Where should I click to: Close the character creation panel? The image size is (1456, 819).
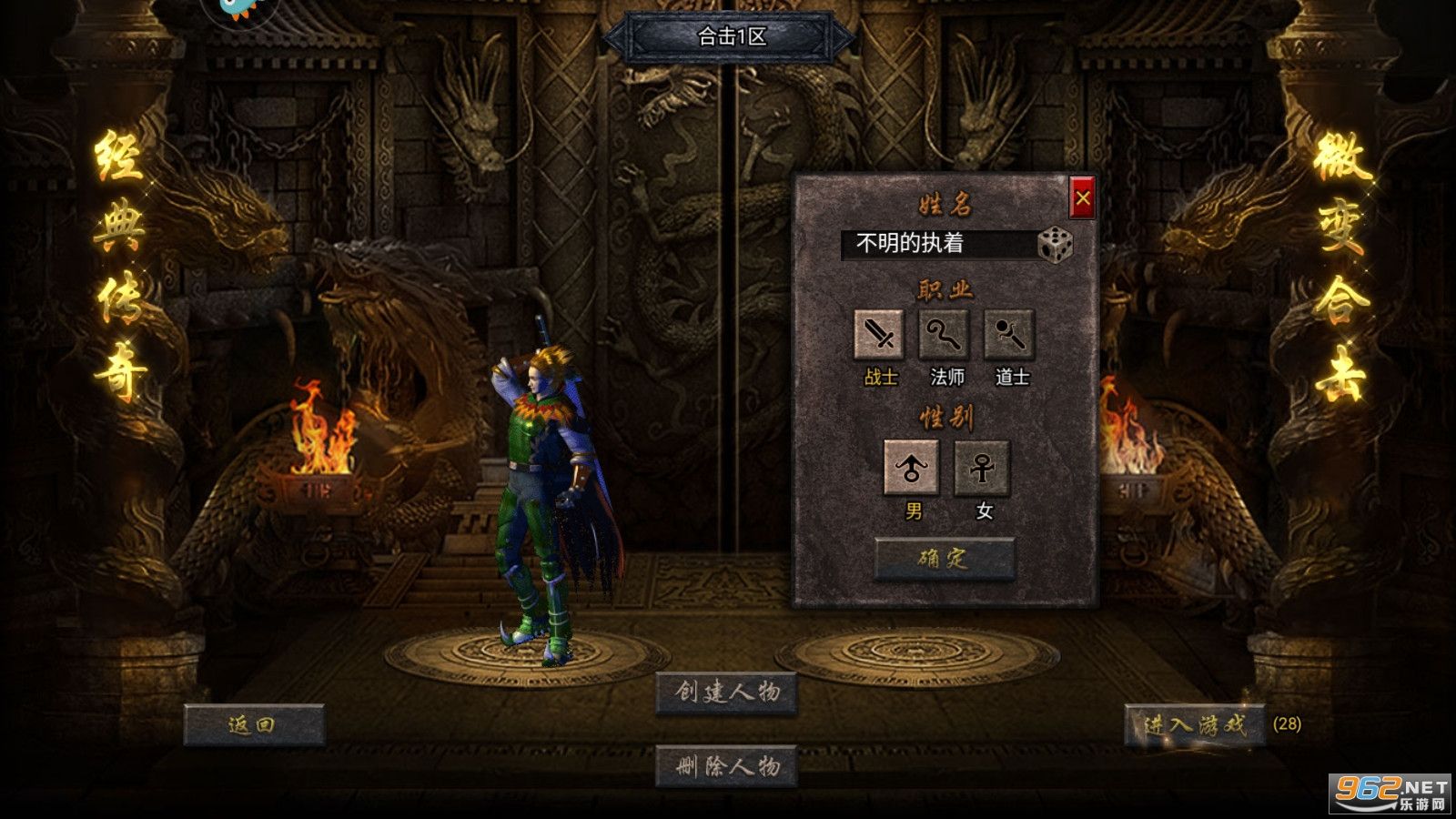click(x=1082, y=197)
